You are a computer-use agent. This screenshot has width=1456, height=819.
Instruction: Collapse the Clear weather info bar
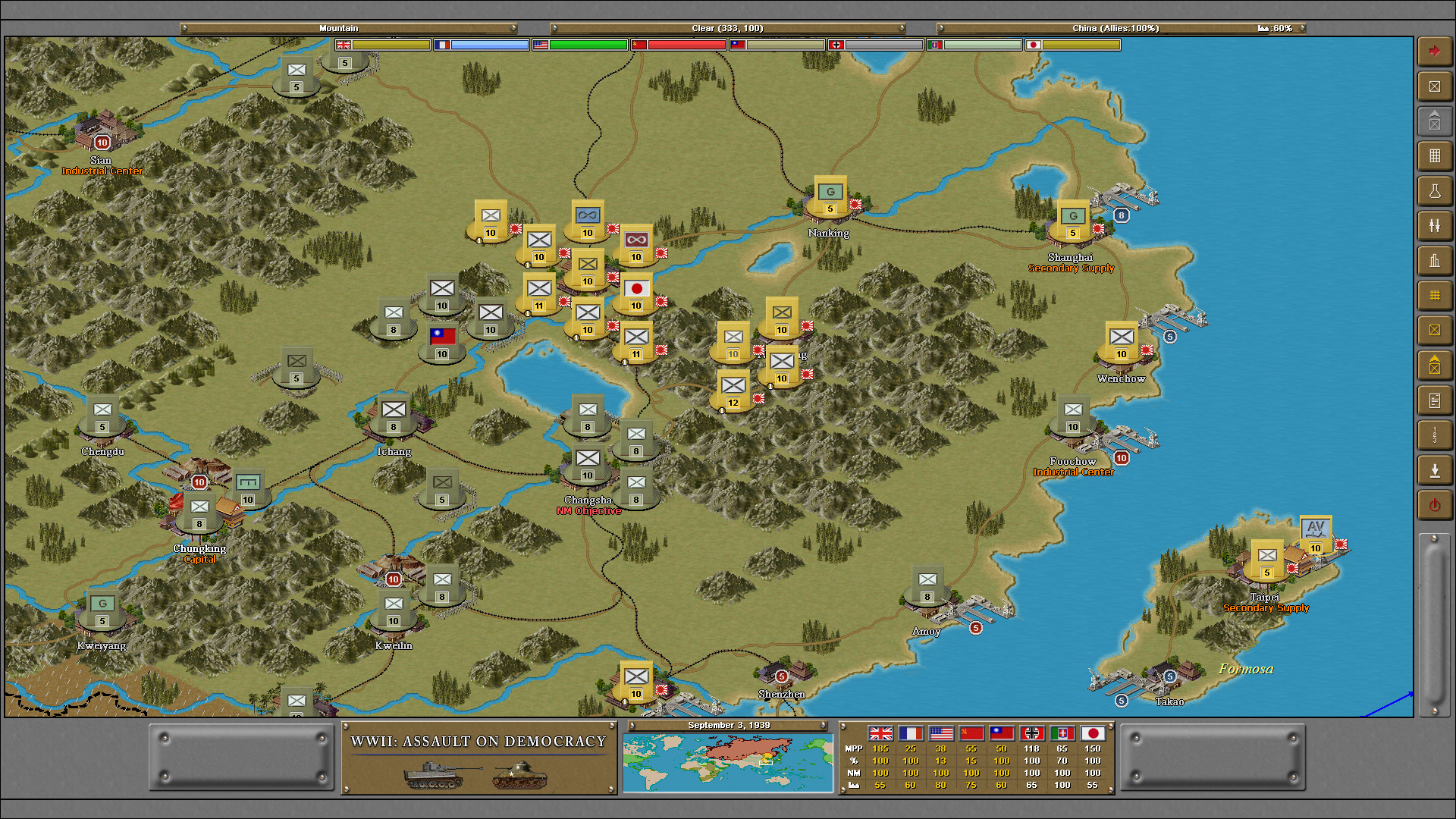(x=728, y=27)
